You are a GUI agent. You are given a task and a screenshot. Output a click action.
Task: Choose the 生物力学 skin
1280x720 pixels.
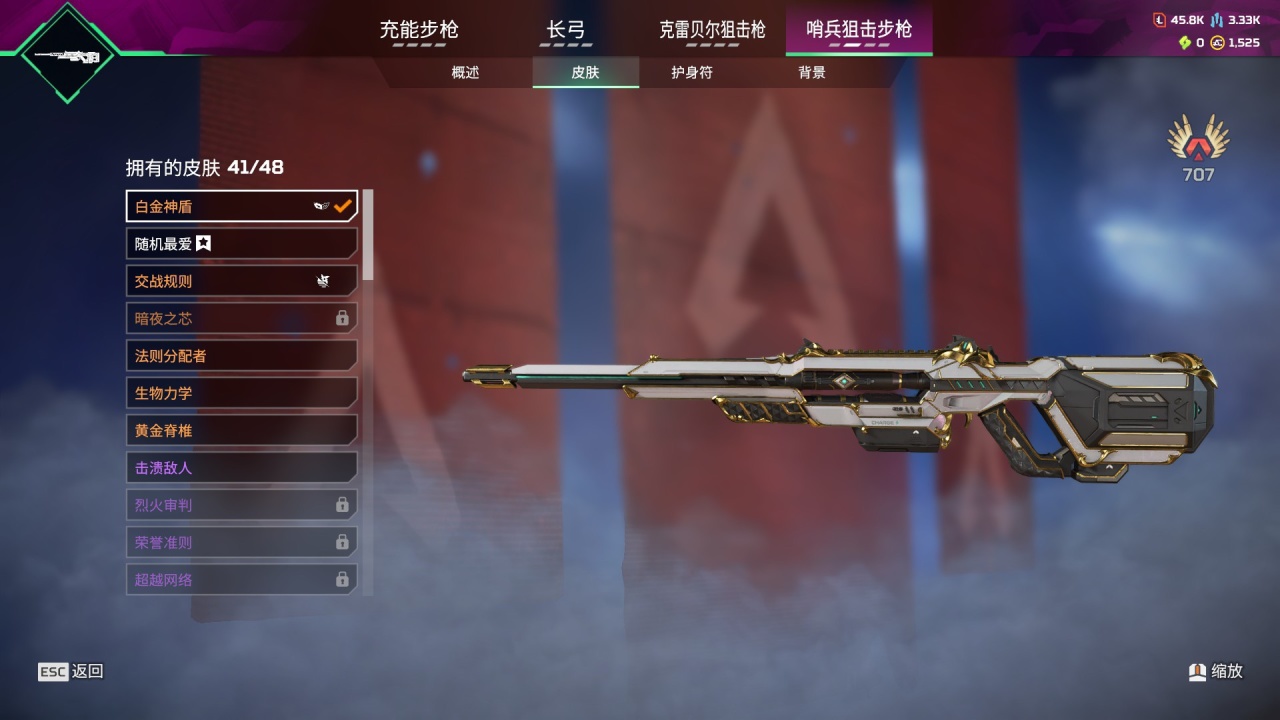(x=241, y=393)
